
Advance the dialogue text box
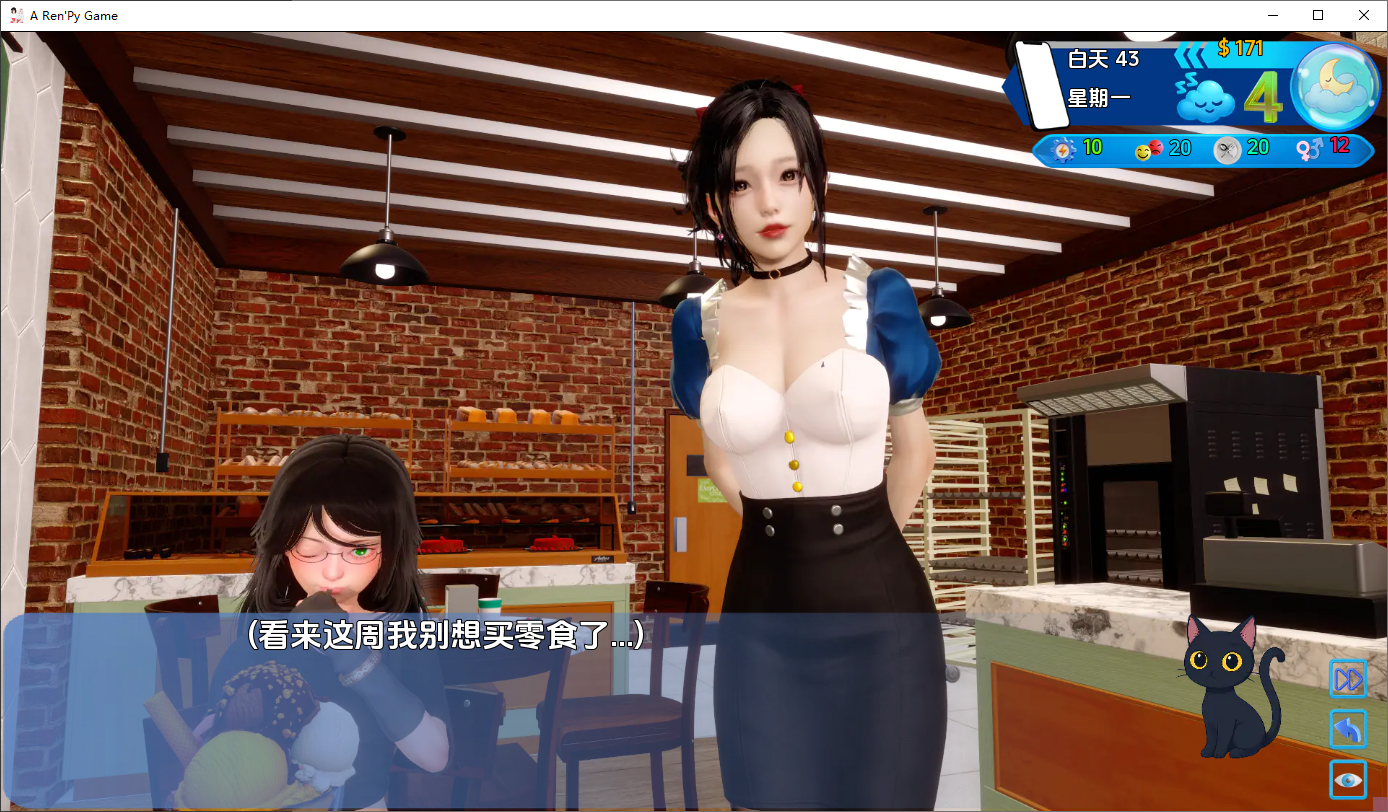point(600,700)
